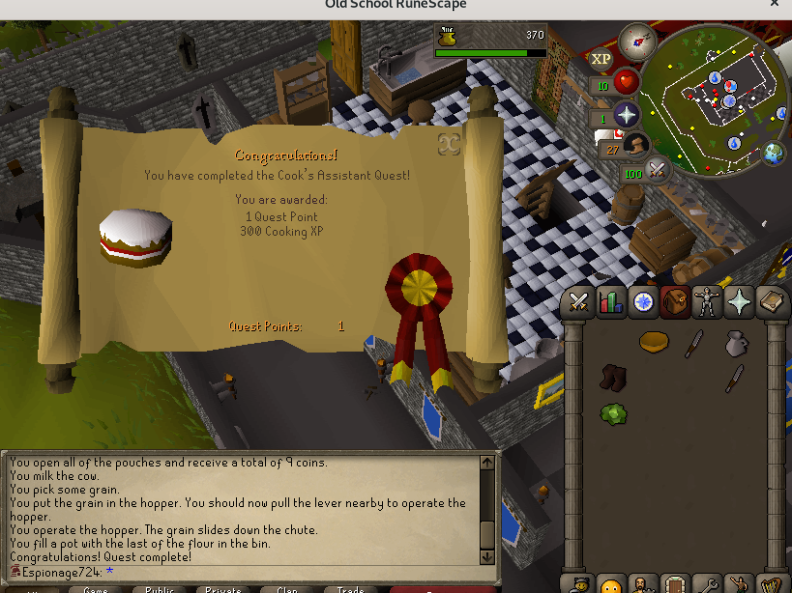The height and width of the screenshot is (593, 792).
Task: Show the Worn Equipment tab
Action: (x=707, y=302)
